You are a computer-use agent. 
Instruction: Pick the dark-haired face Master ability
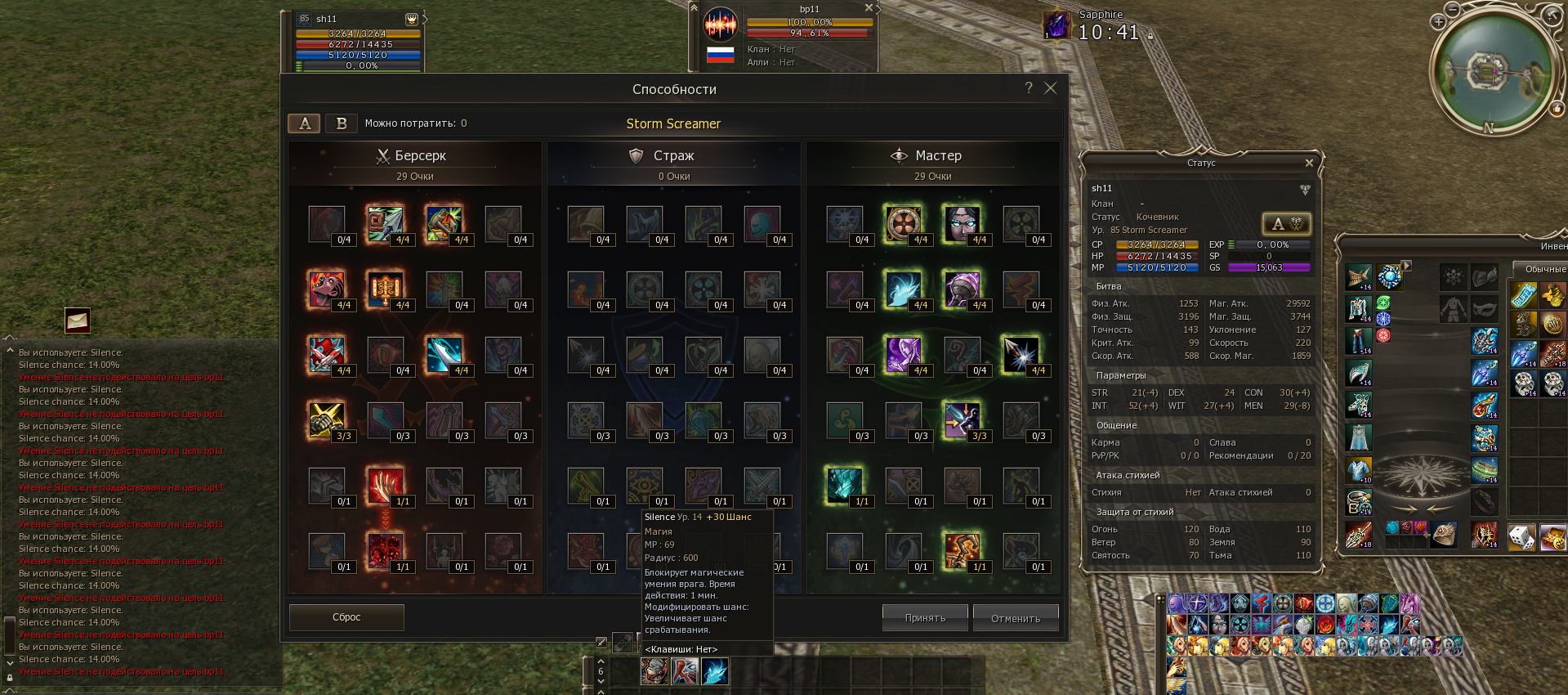point(962,222)
